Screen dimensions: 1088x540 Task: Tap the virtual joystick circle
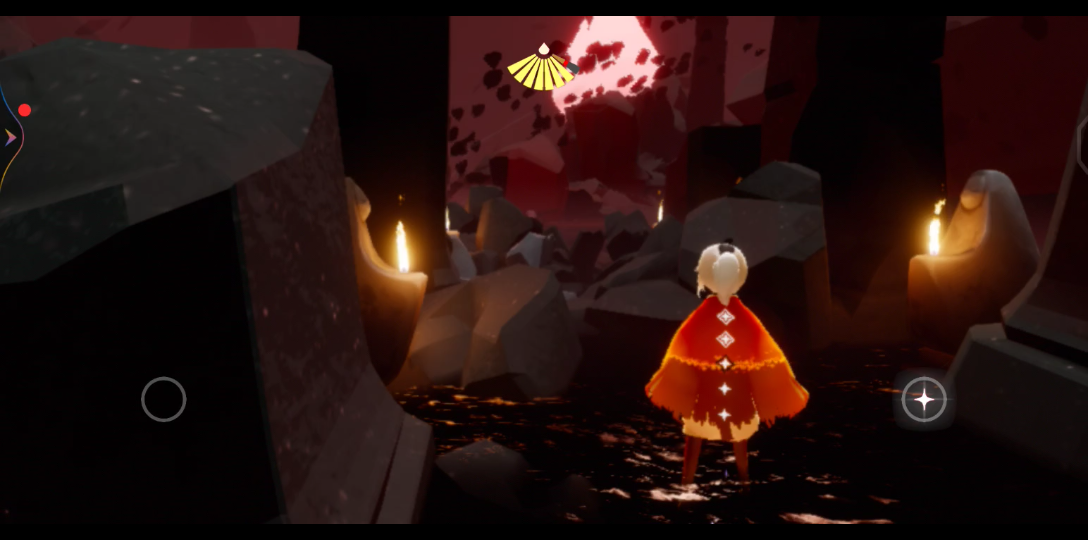164,399
